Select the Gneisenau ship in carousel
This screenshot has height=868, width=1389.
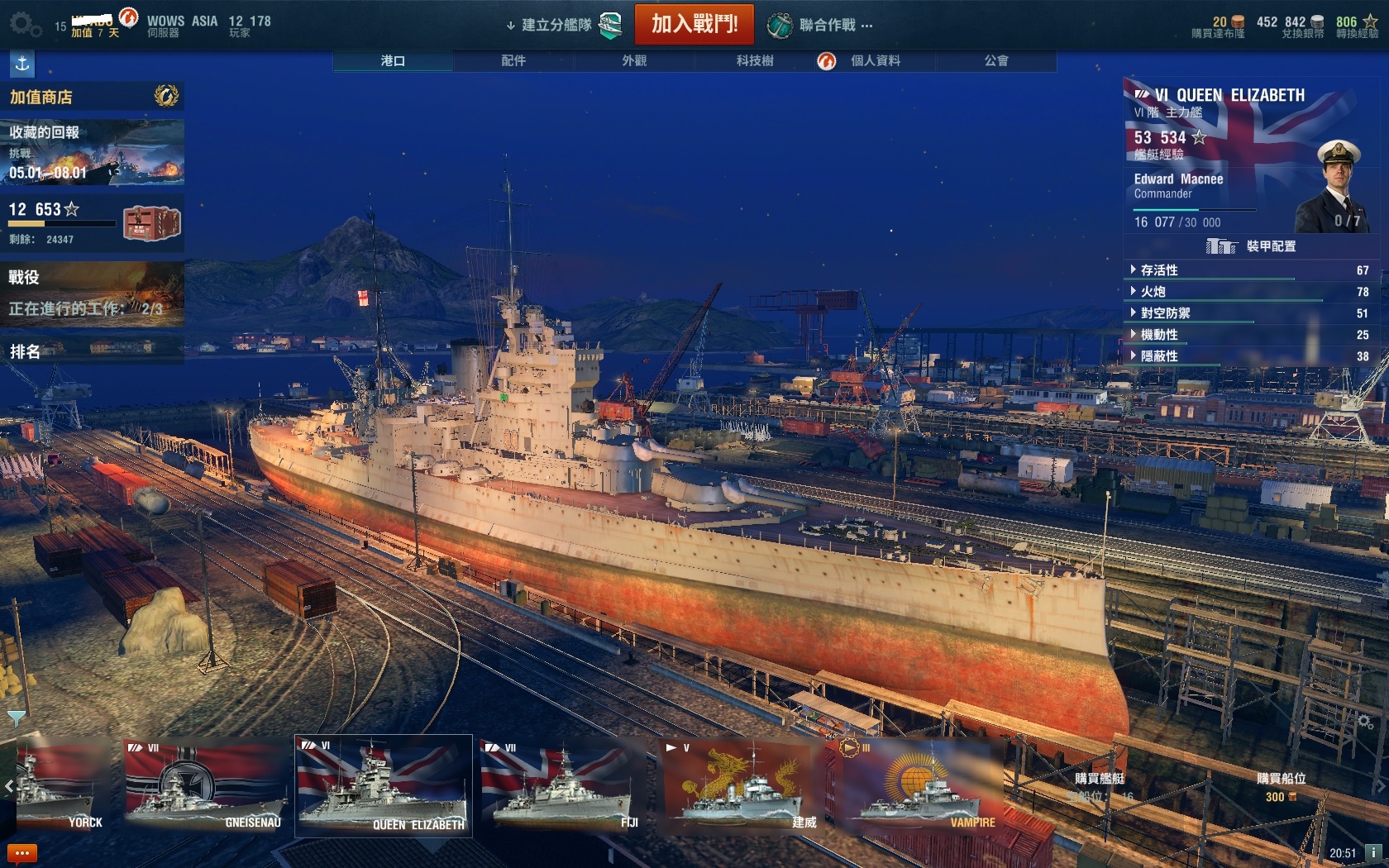coord(206,785)
